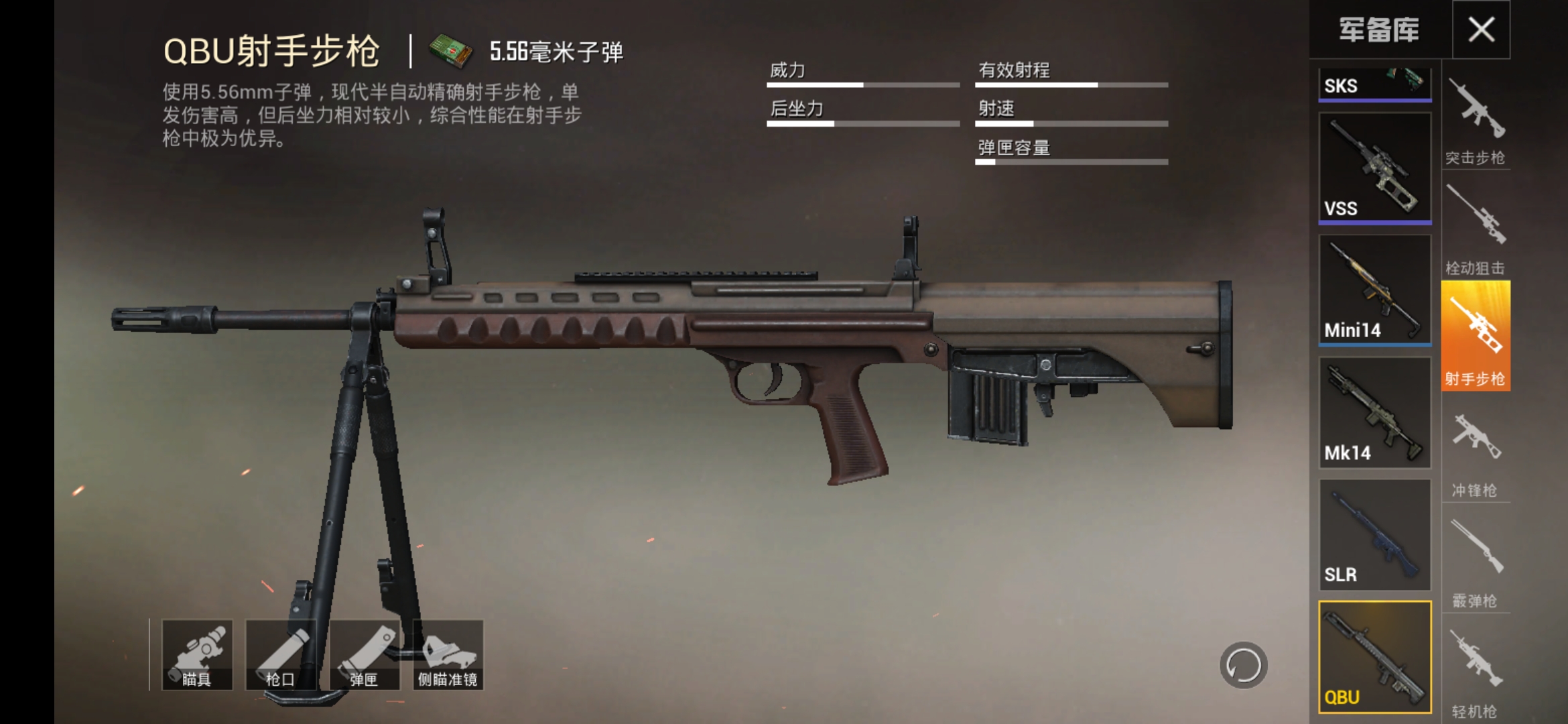The image size is (1568, 724).
Task: Select the Mini14 weapon thumbnail
Action: 1374,290
